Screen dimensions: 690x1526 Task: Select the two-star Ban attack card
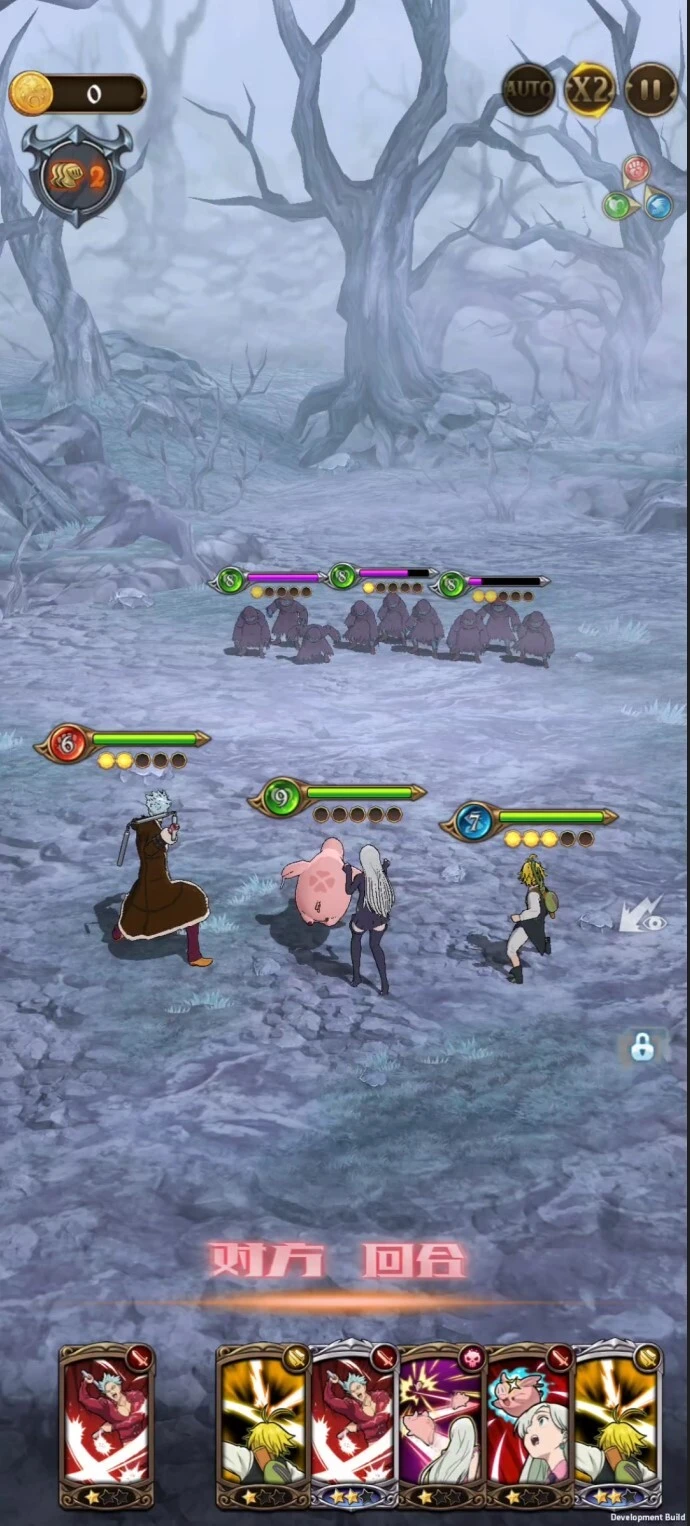354,1424
